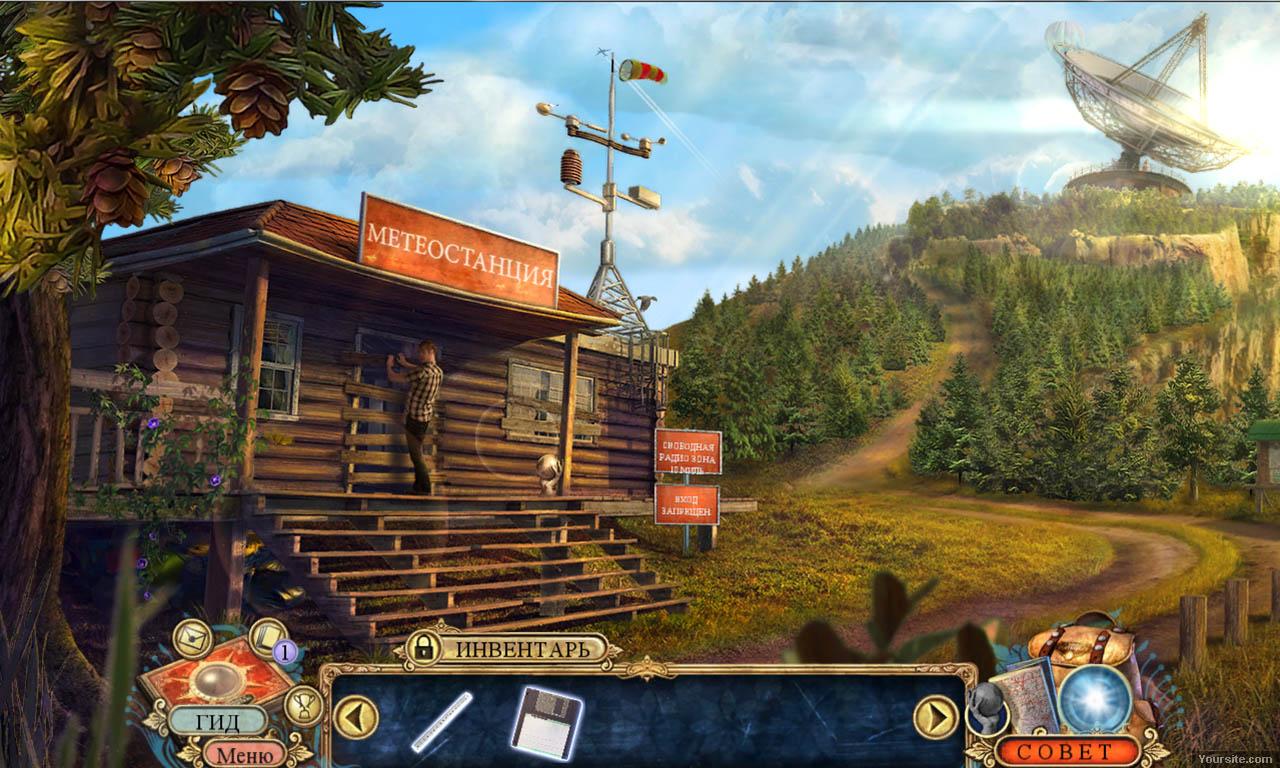Click the ИНВЕНТАРЬ label bar
Viewport: 1280px width, 768px height.
(x=525, y=649)
